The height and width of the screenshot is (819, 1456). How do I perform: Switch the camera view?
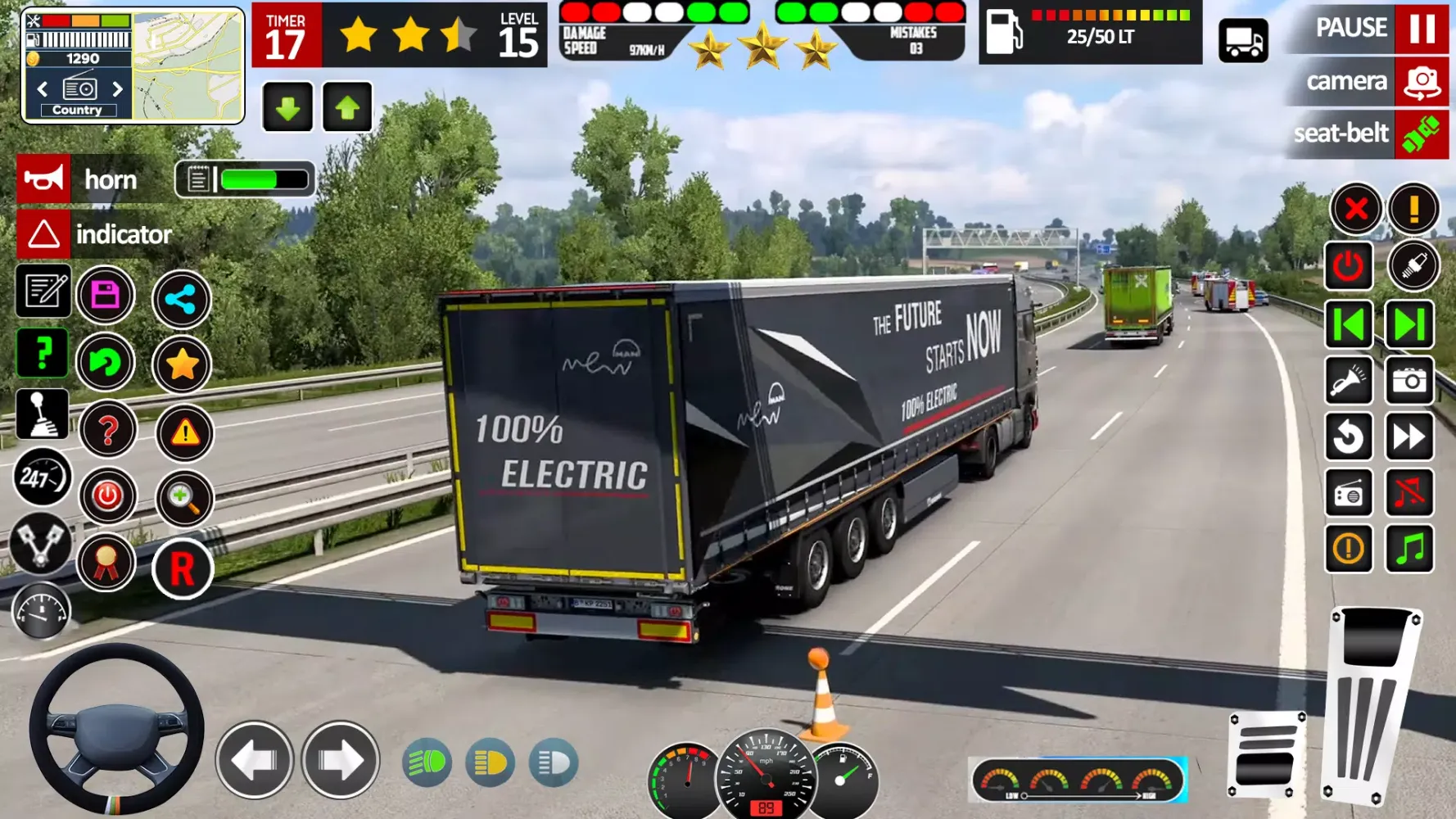(x=1421, y=83)
